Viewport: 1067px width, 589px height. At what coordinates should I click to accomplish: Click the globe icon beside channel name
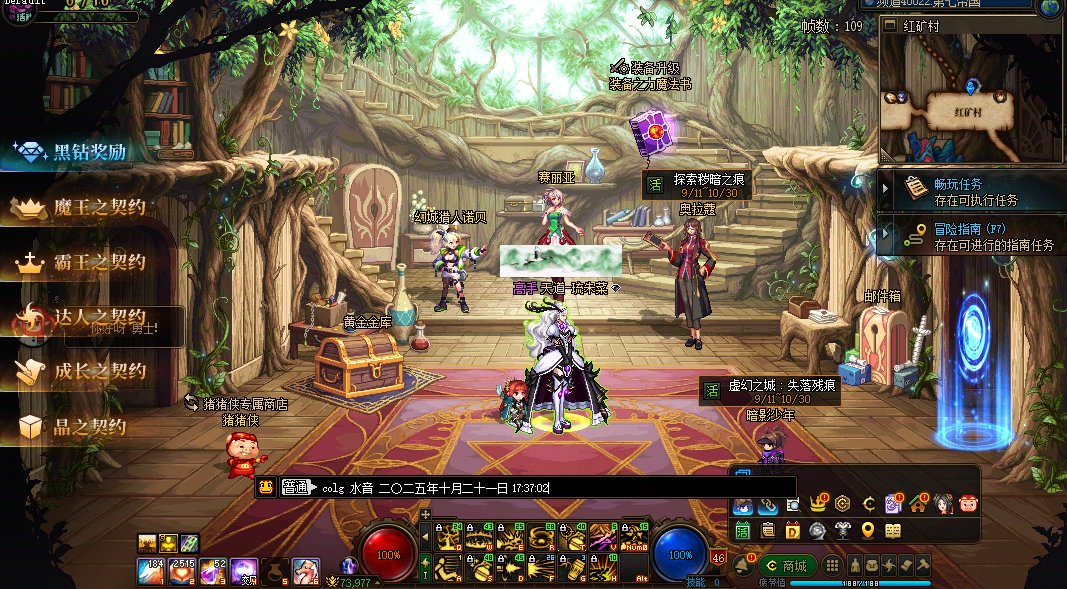pos(1050,7)
